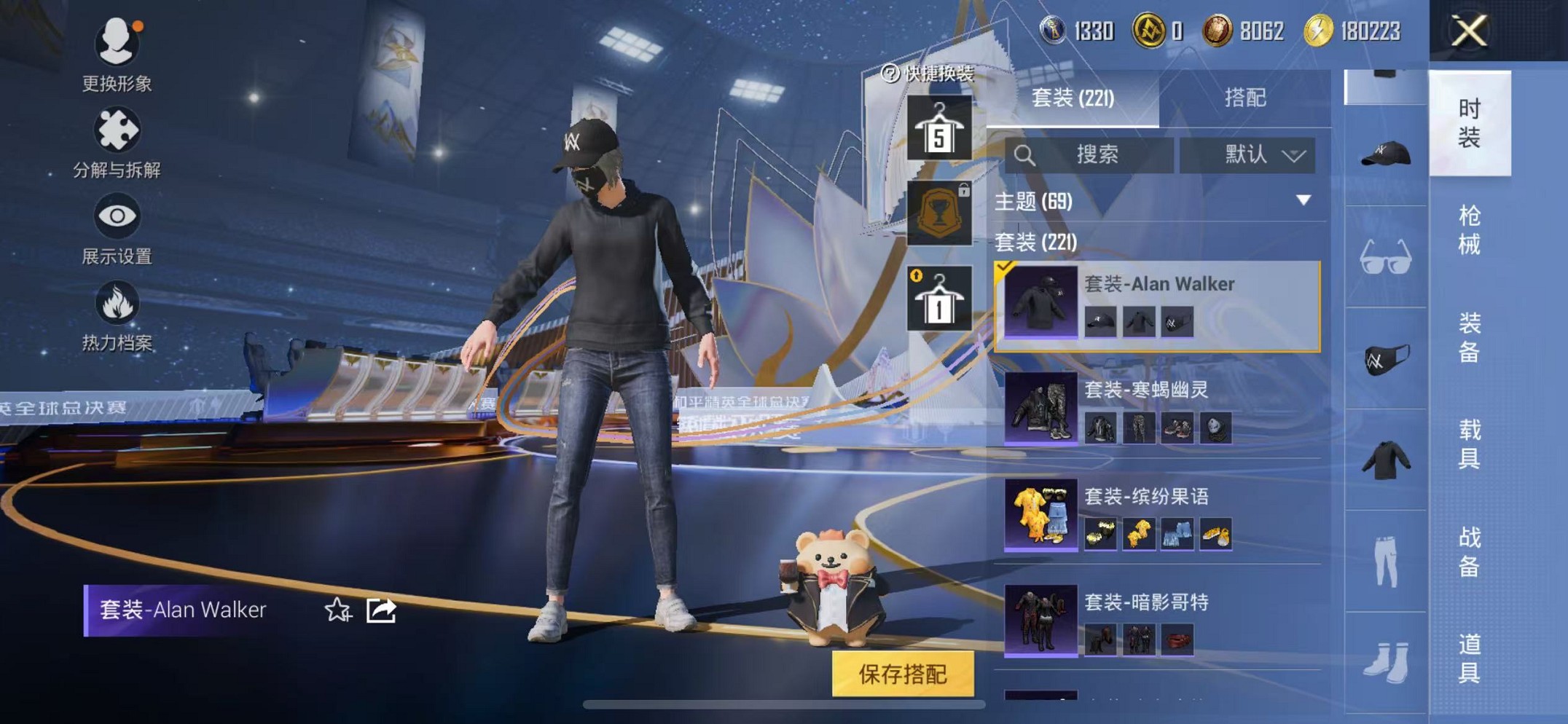The image size is (1568, 724).
Task: Open 展示设置 display settings
Action: (117, 233)
